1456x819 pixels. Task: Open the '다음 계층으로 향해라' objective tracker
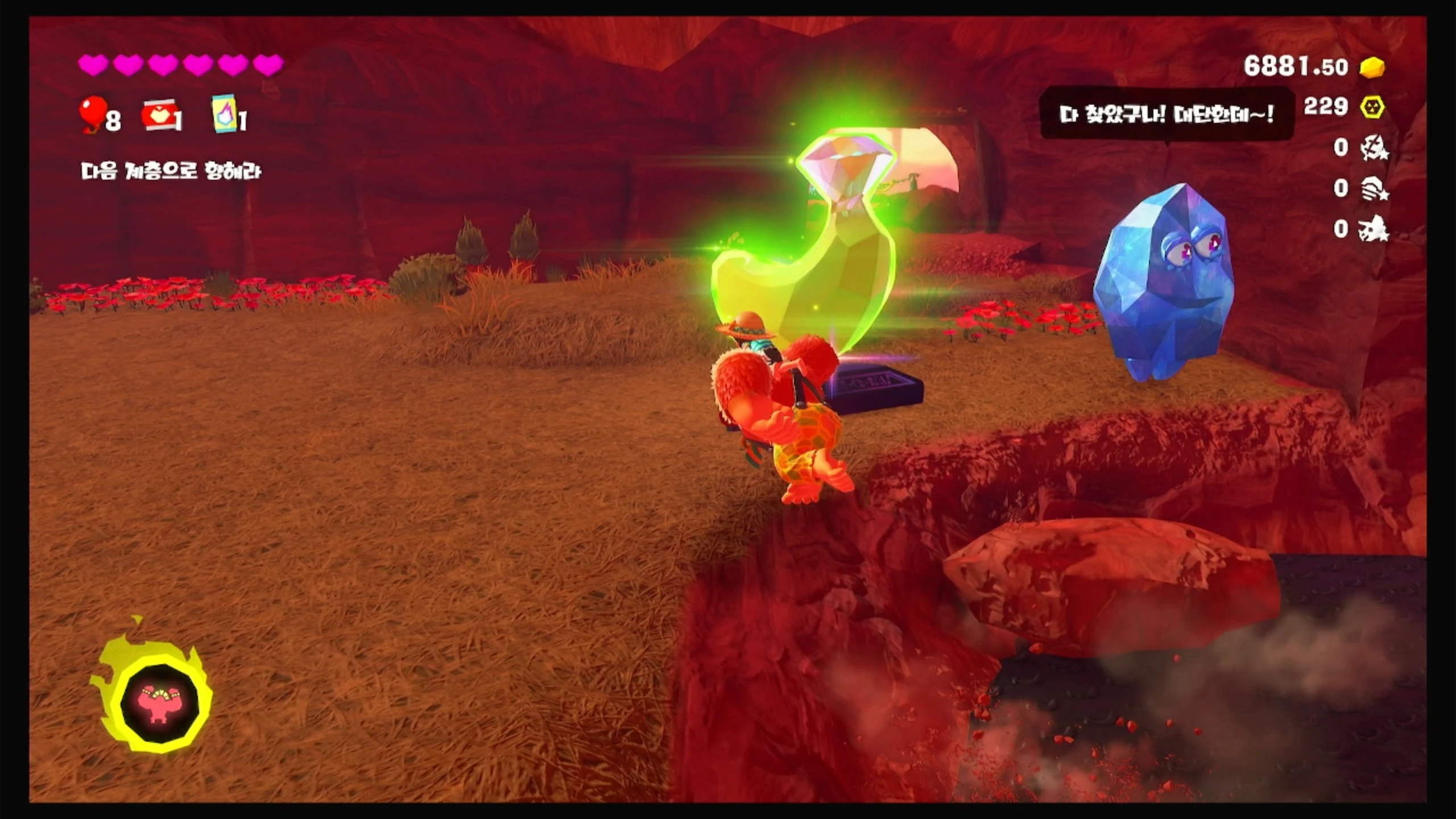pos(171,171)
